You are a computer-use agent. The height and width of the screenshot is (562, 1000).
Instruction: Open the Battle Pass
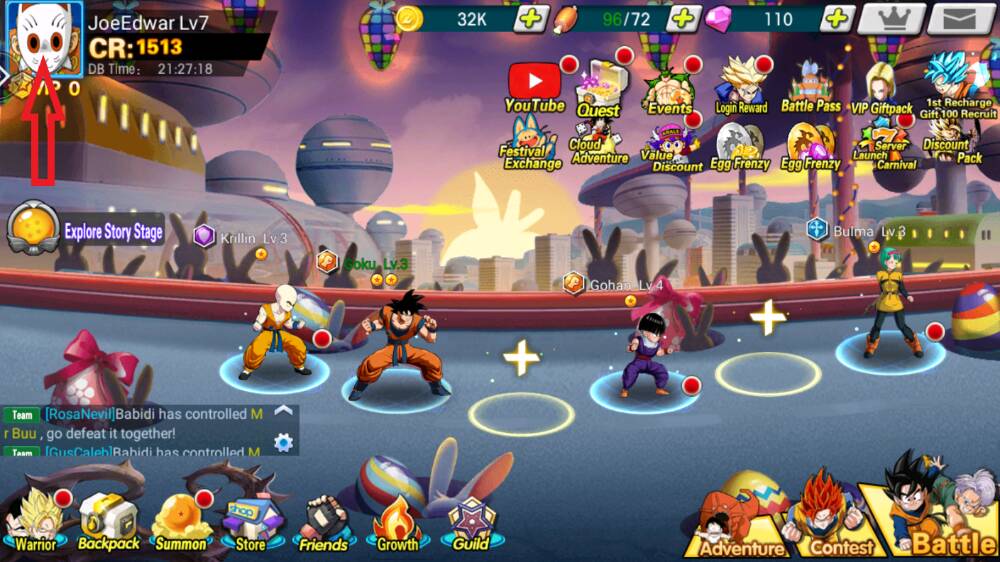811,86
